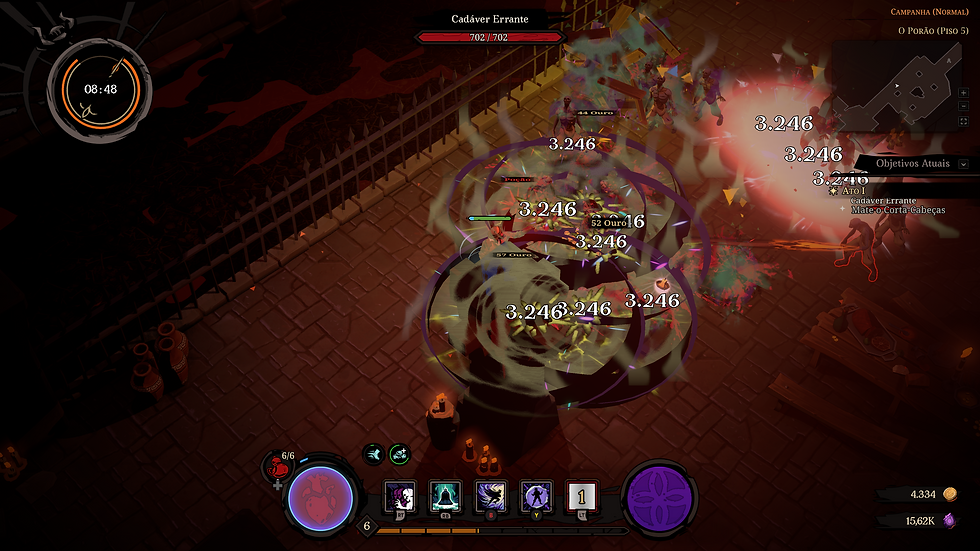
Task: Activate the winged dash ability
Action: pyautogui.click(x=492, y=495)
